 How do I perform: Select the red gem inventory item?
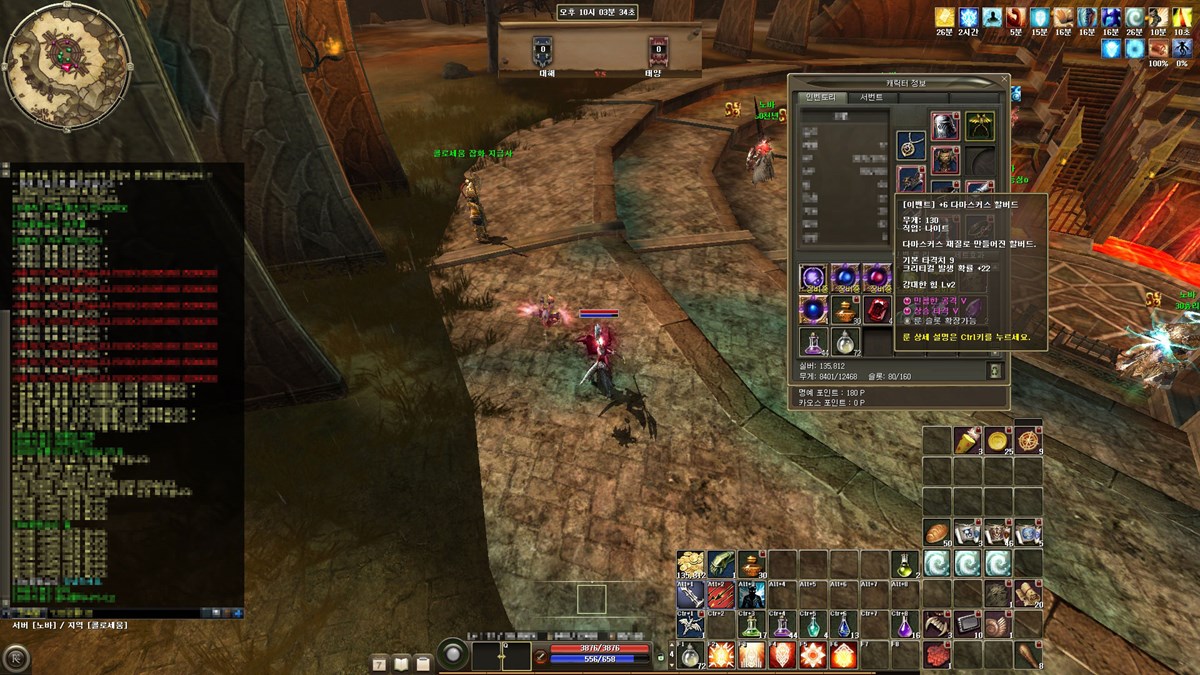tap(877, 309)
